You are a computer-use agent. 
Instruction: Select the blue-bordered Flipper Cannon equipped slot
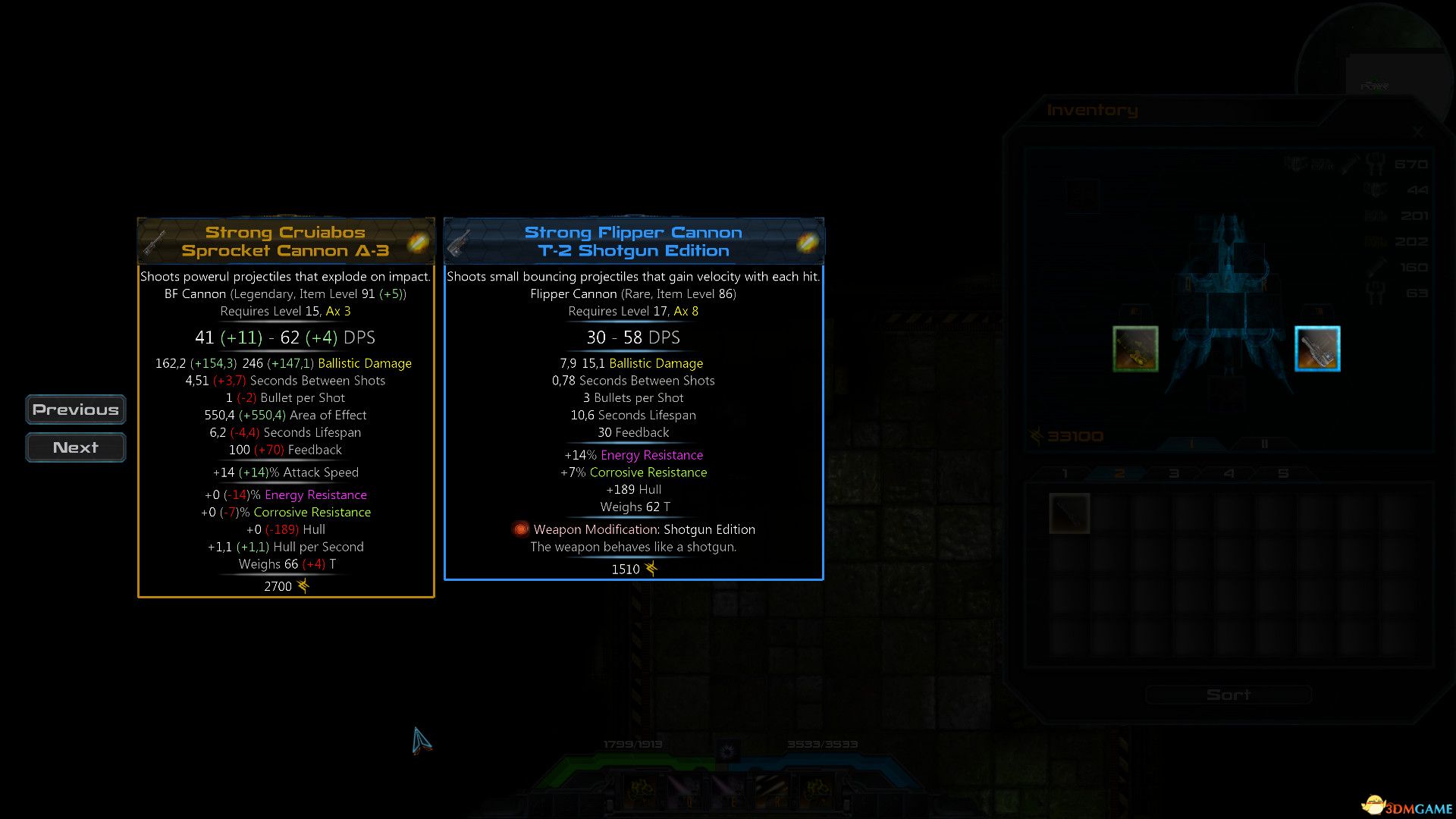pos(1317,349)
